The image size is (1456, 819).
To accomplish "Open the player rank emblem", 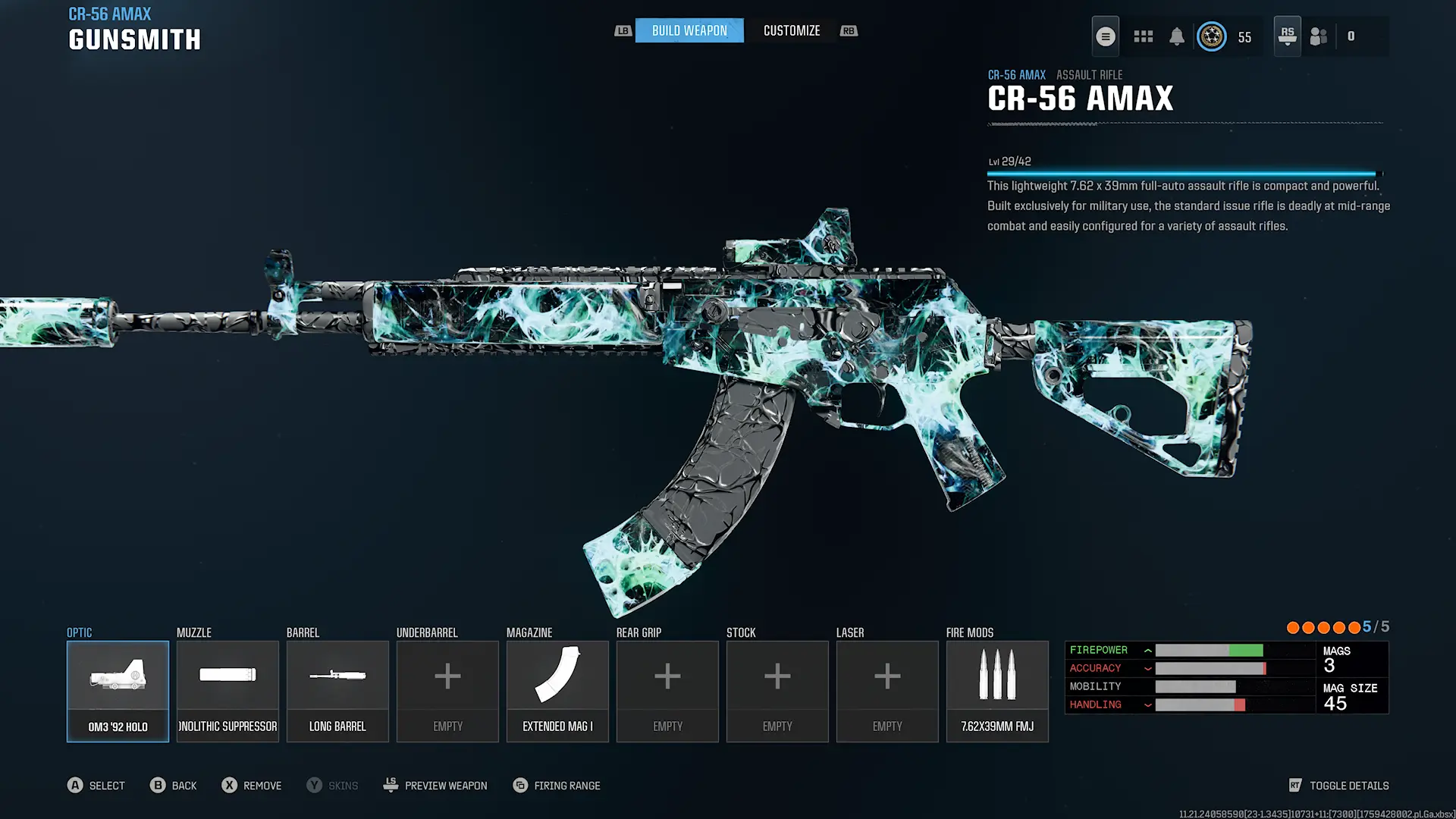I will pyautogui.click(x=1211, y=36).
